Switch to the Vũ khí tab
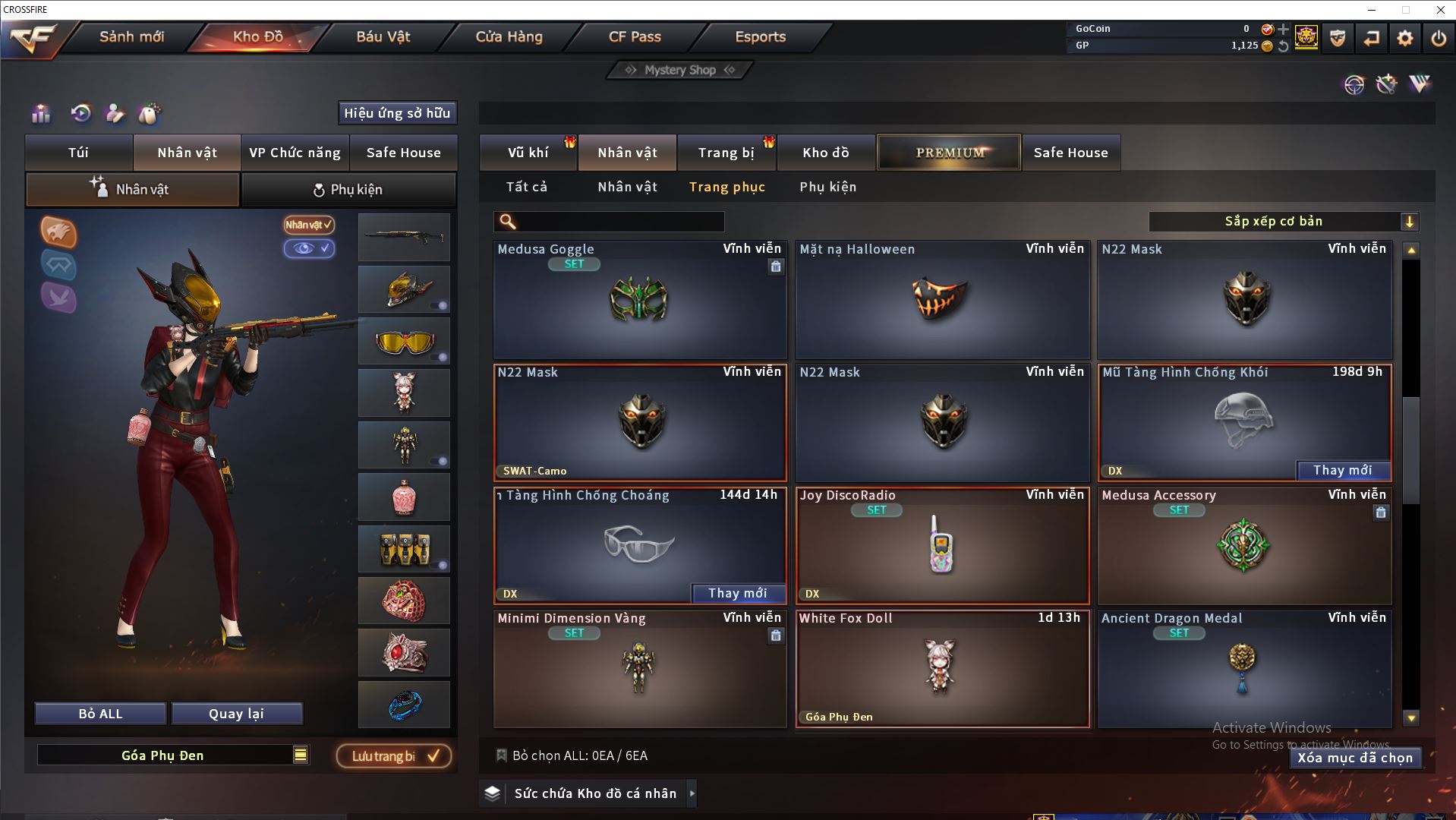 coord(528,153)
